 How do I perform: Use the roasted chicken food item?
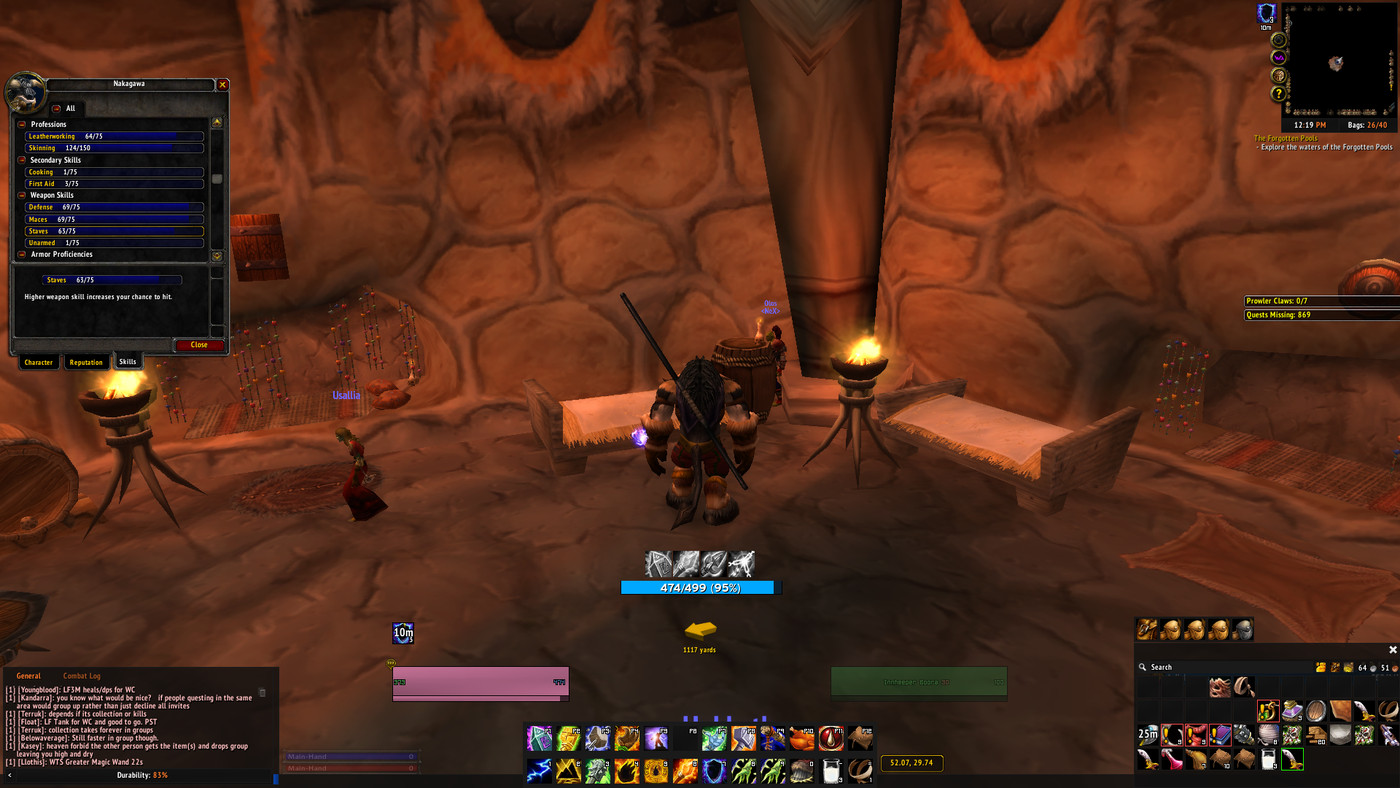pos(802,739)
